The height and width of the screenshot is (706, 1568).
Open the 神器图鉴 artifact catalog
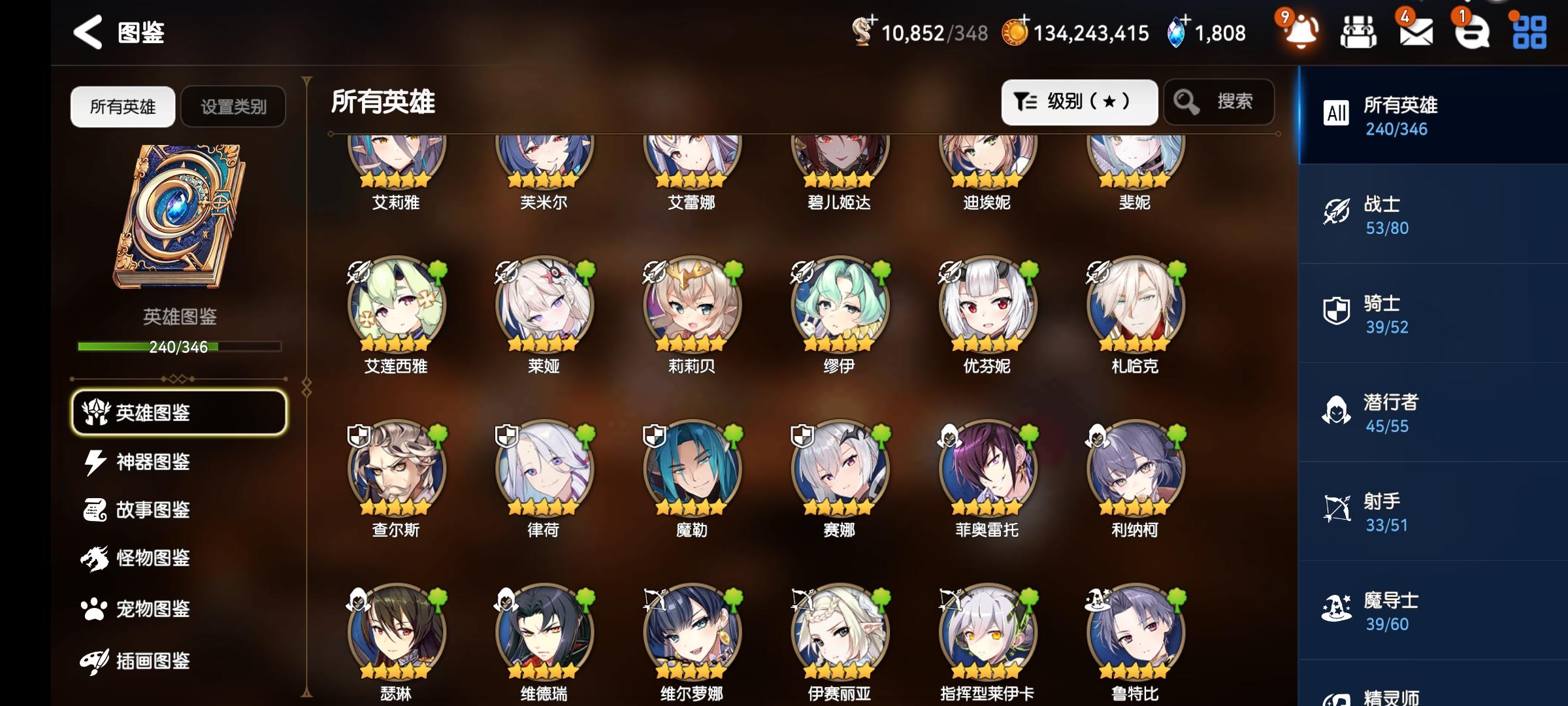coord(150,462)
